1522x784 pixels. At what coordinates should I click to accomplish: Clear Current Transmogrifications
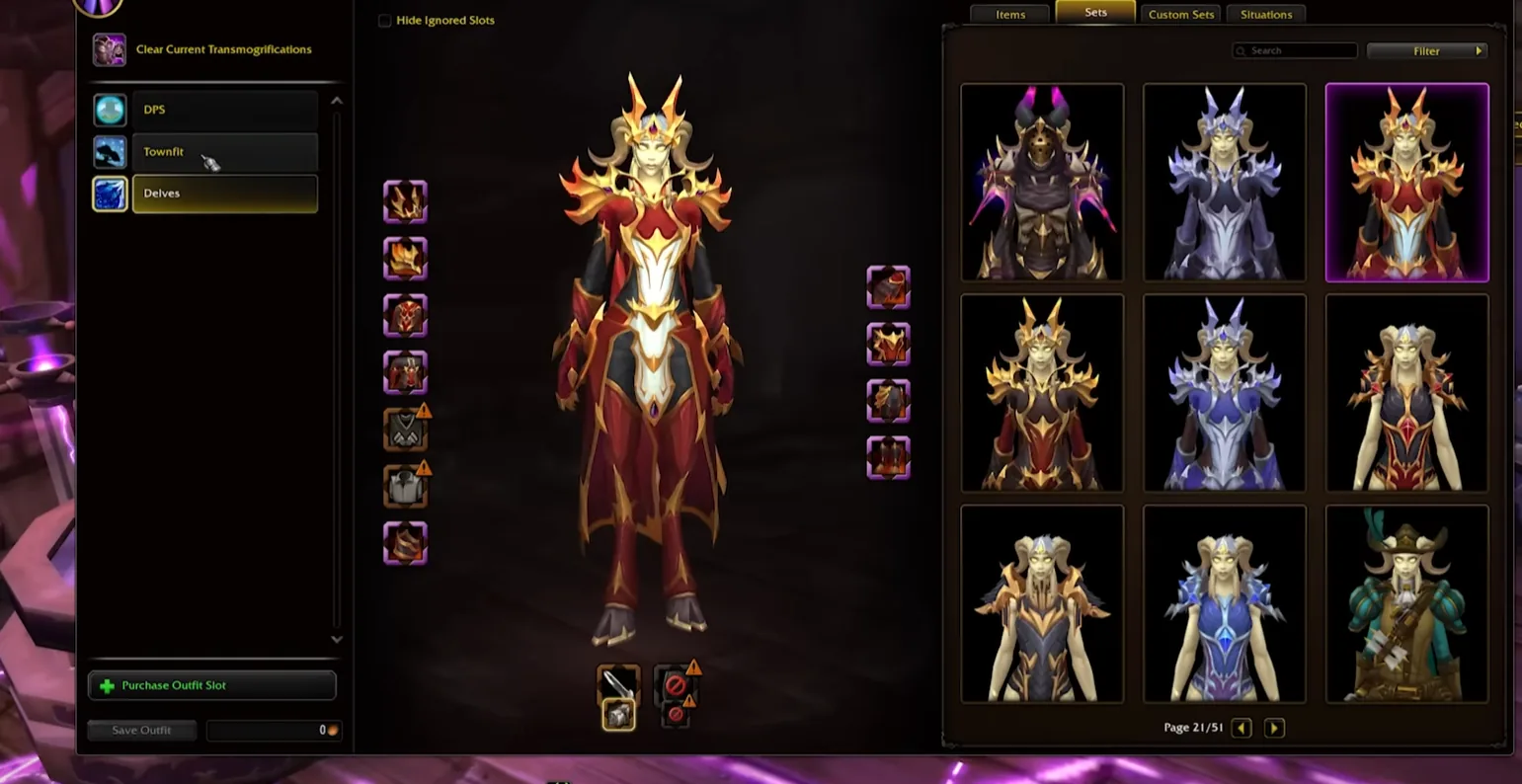point(222,49)
